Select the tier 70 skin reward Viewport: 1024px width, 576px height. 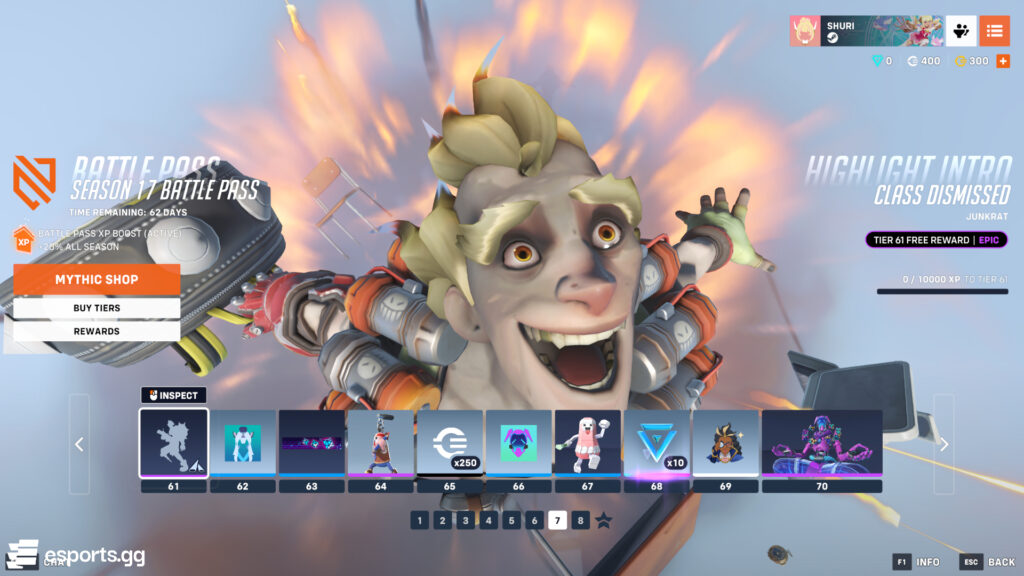[x=822, y=443]
